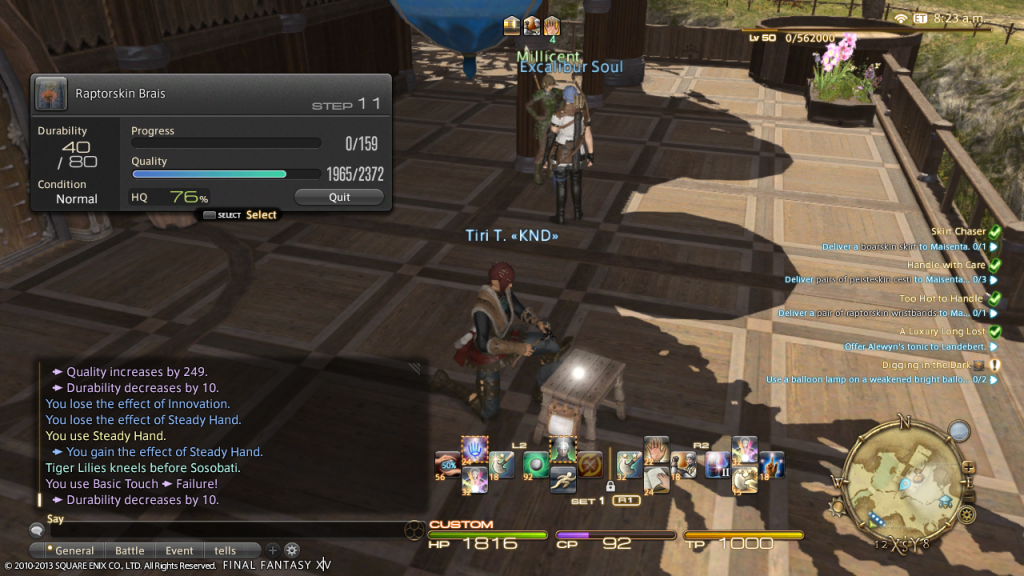Open minimap settings gear button
This screenshot has height=576, width=1024.
point(967,515)
